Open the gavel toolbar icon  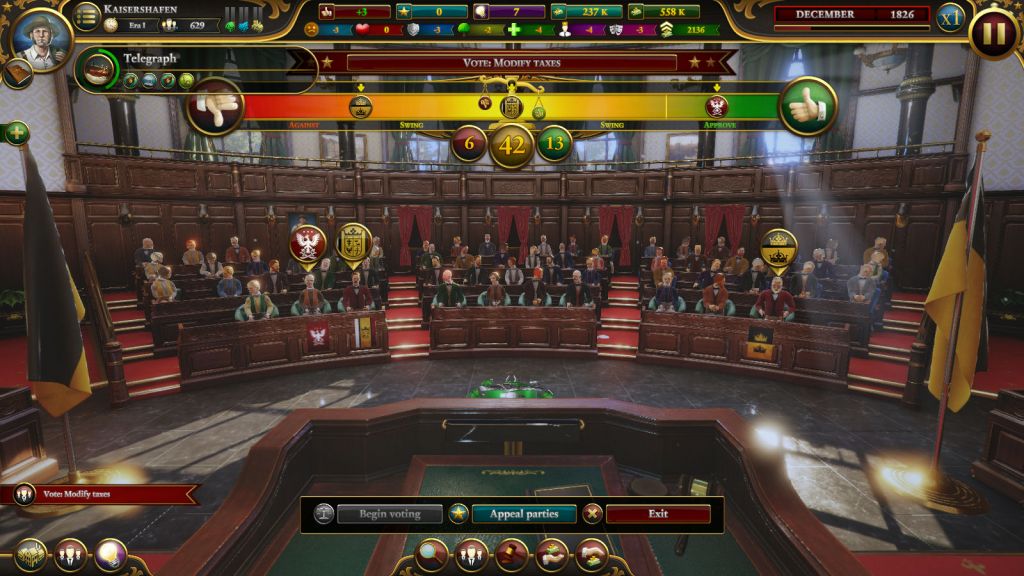pos(511,555)
